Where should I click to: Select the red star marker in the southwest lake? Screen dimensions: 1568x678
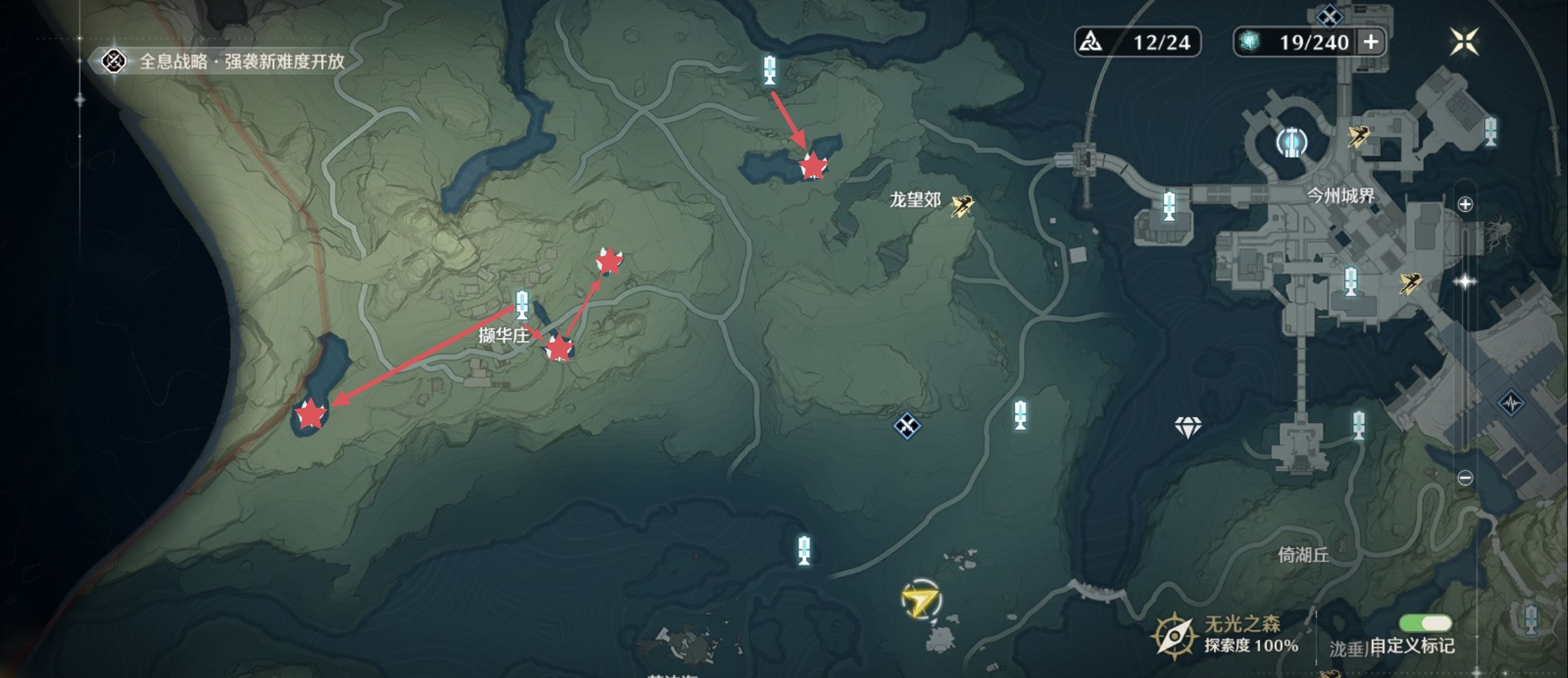[x=311, y=414]
